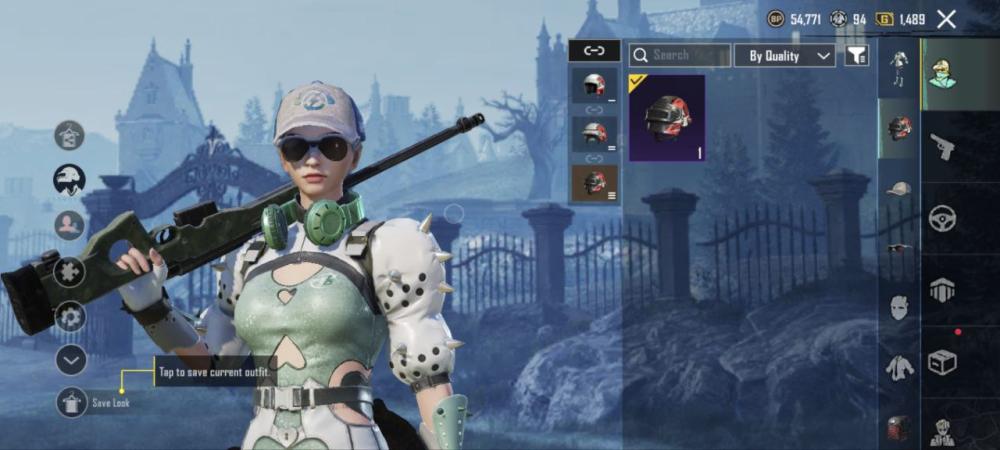Select the equipped red-black helmet skin
The image size is (1000, 450).
(x=667, y=117)
